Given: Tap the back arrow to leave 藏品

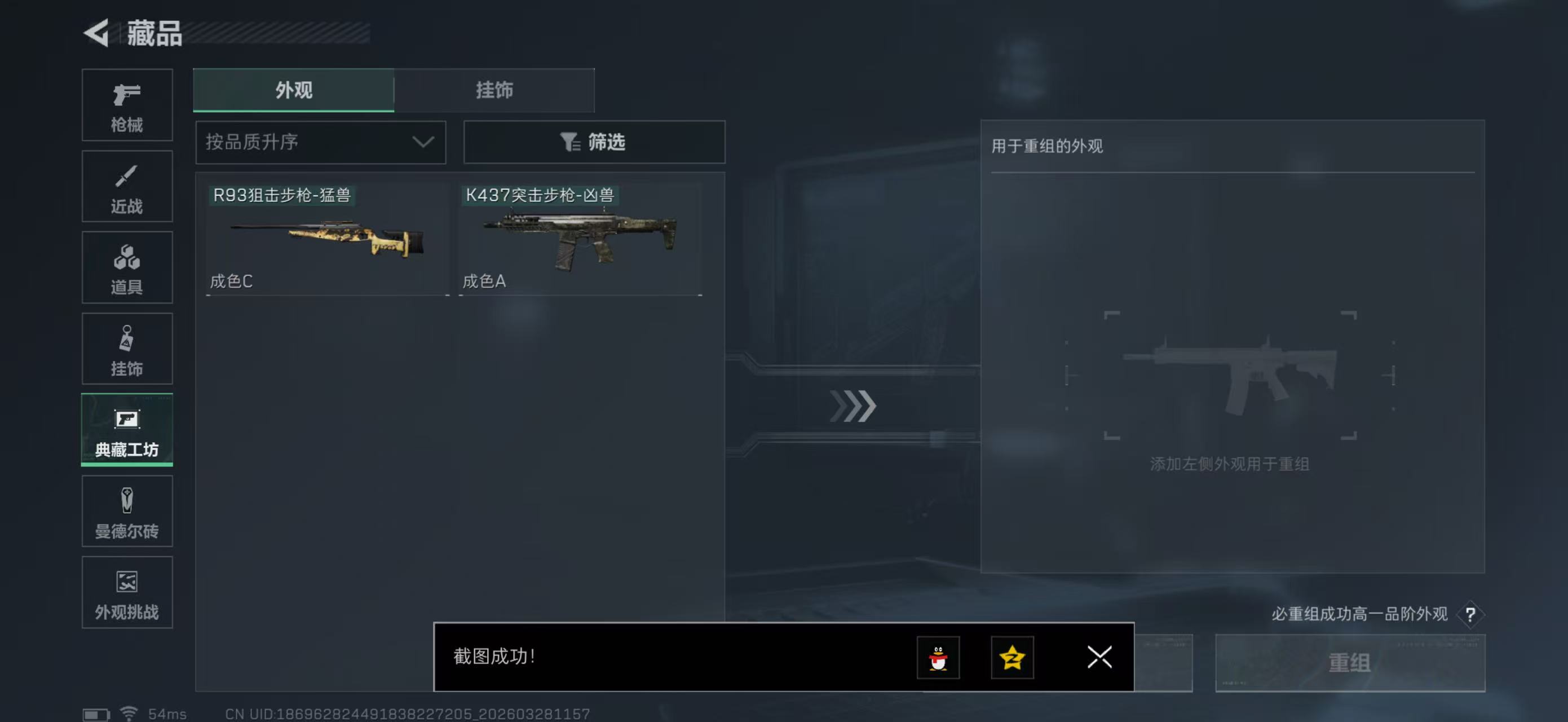Looking at the screenshot, I should coord(98,33).
